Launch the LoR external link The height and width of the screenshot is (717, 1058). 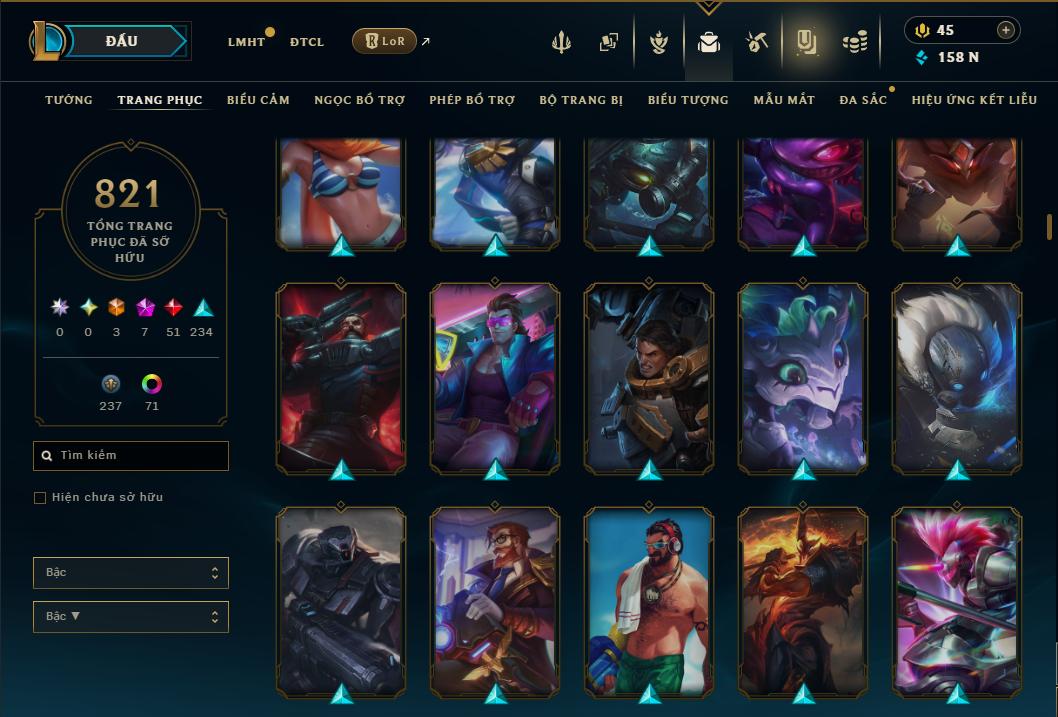384,41
